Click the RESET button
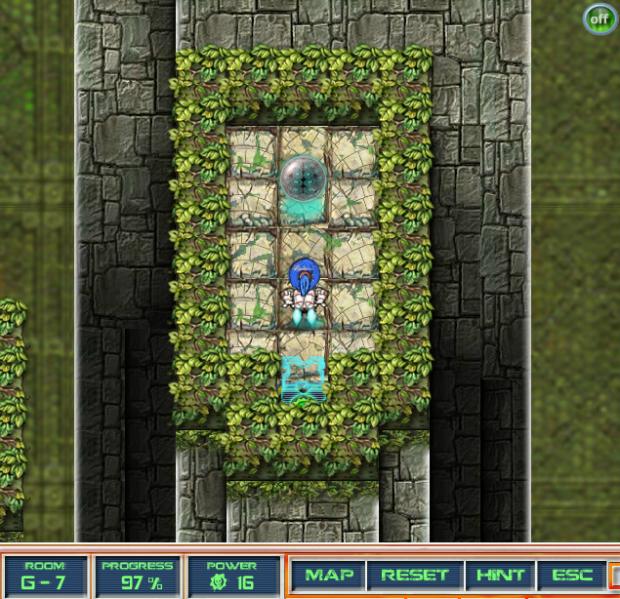The height and width of the screenshot is (599, 620). [414, 575]
